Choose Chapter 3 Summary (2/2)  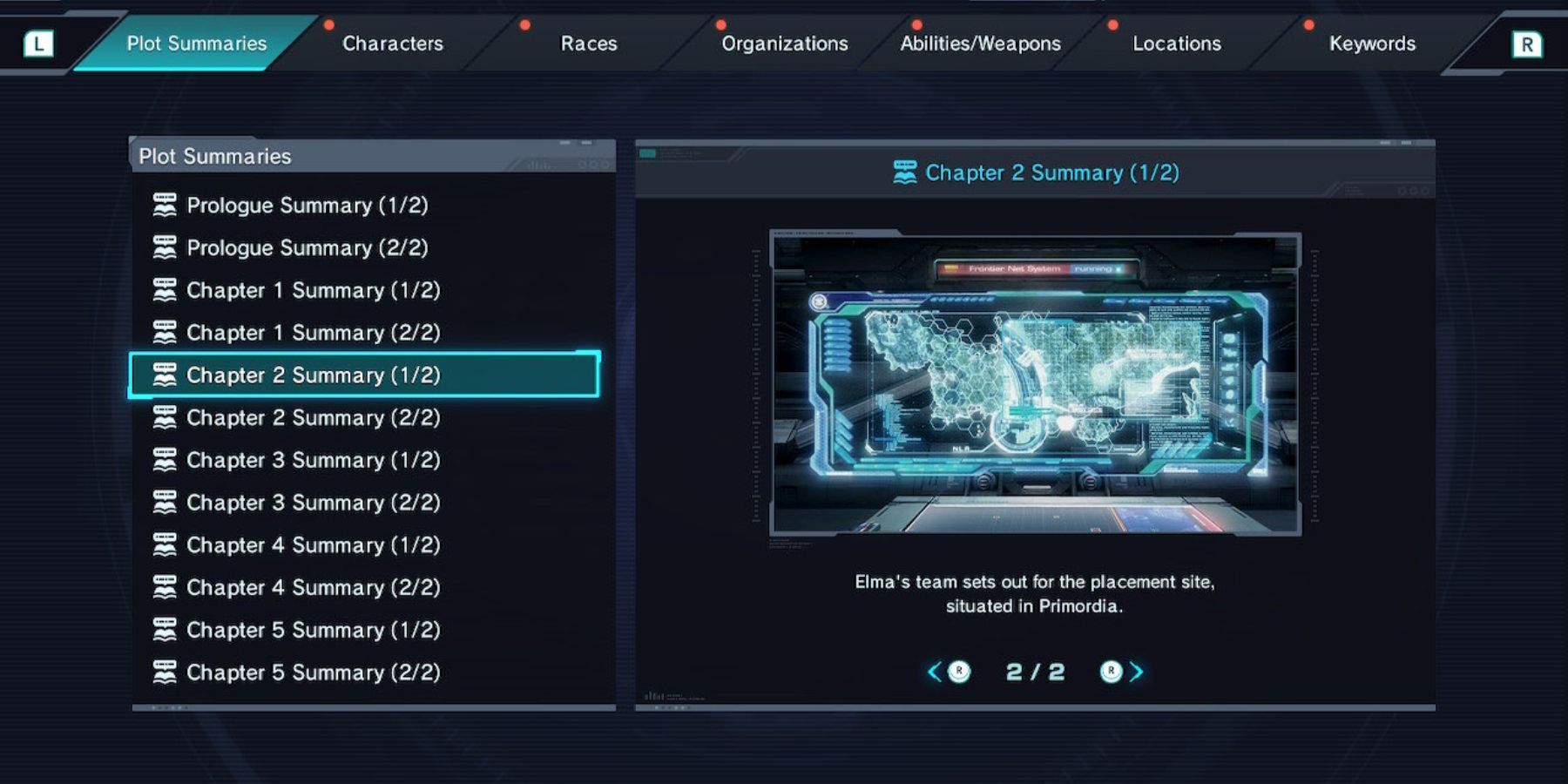(313, 503)
